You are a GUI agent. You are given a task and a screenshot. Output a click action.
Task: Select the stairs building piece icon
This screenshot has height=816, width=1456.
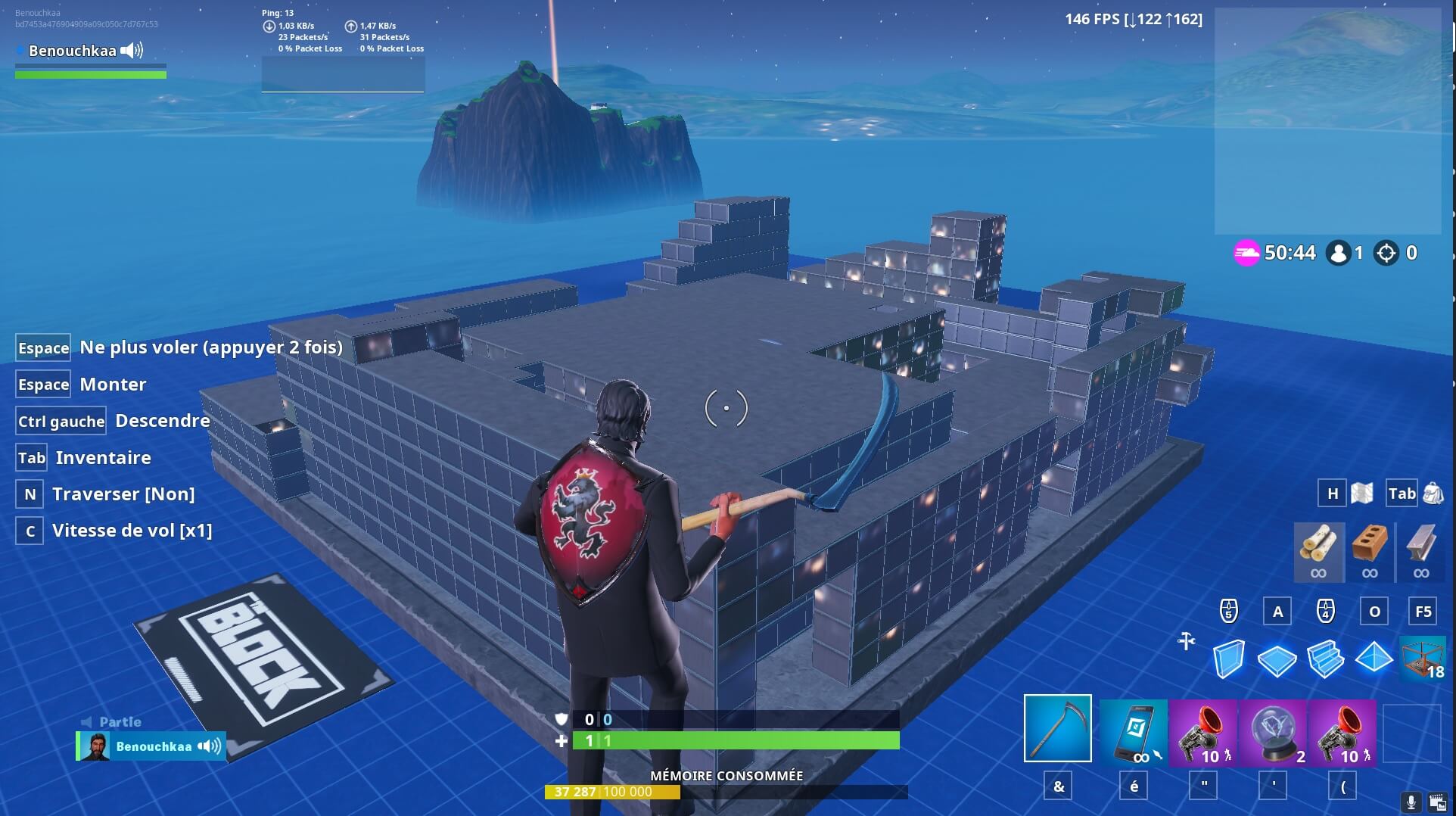click(1327, 659)
